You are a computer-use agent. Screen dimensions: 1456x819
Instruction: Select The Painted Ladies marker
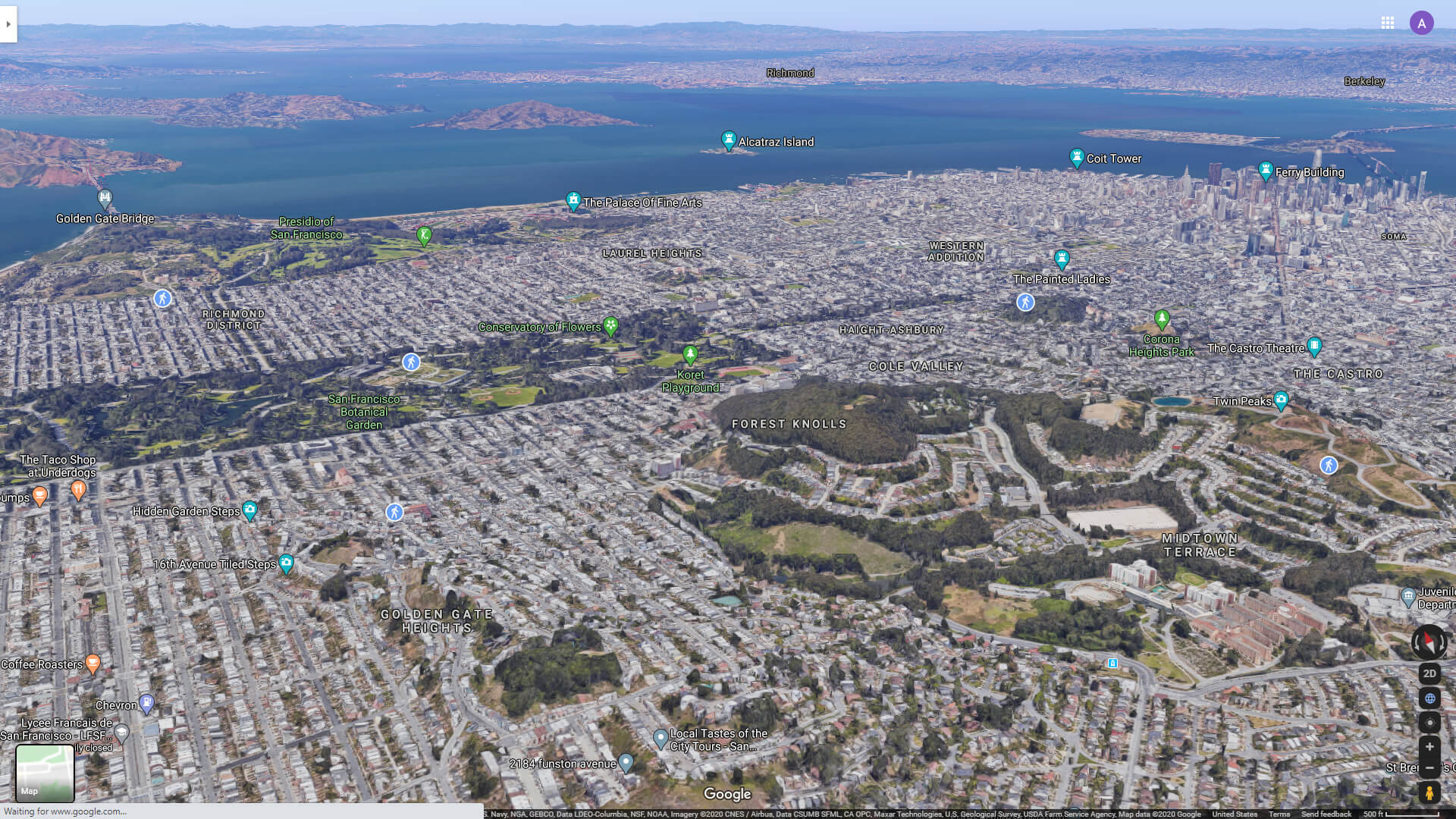click(1062, 259)
